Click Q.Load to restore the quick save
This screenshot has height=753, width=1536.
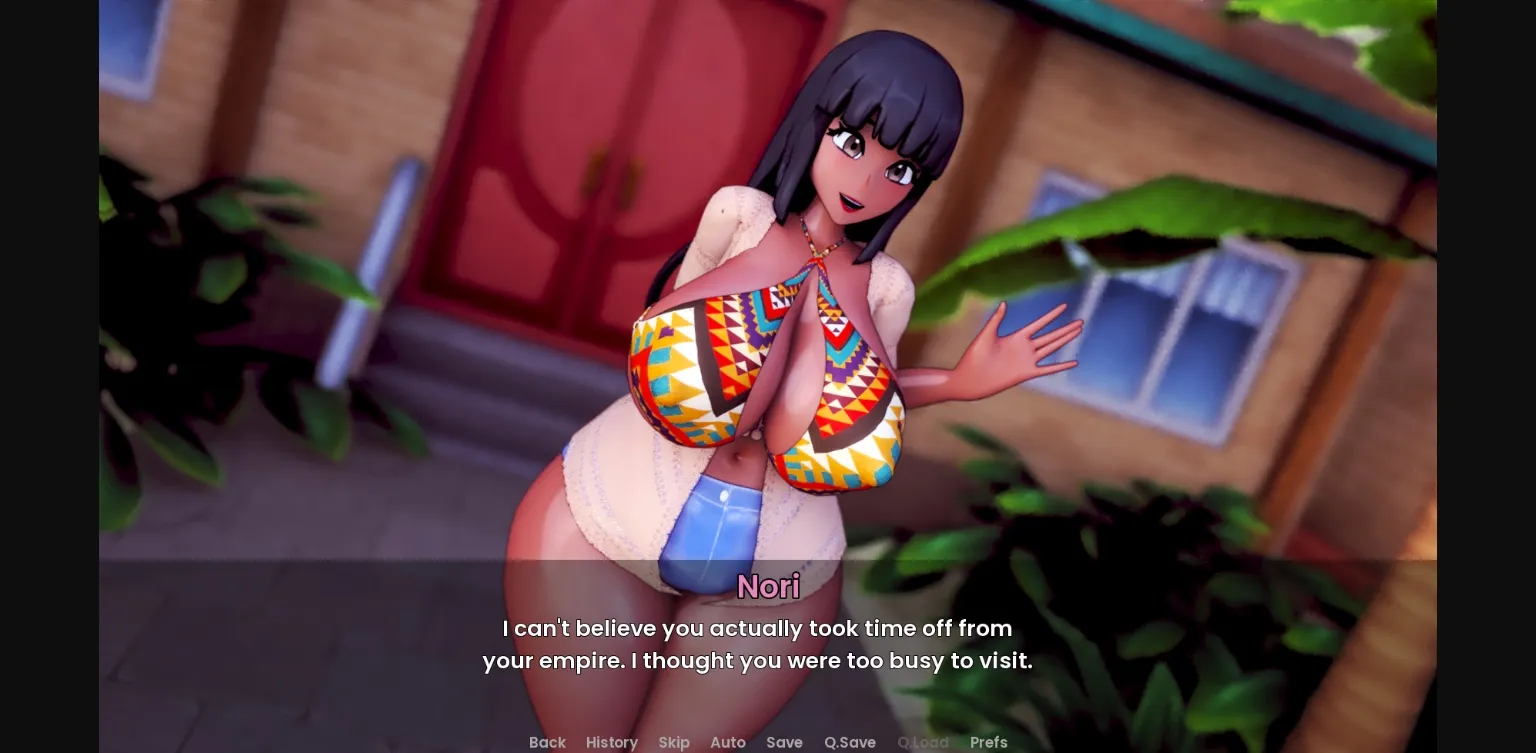(922, 742)
